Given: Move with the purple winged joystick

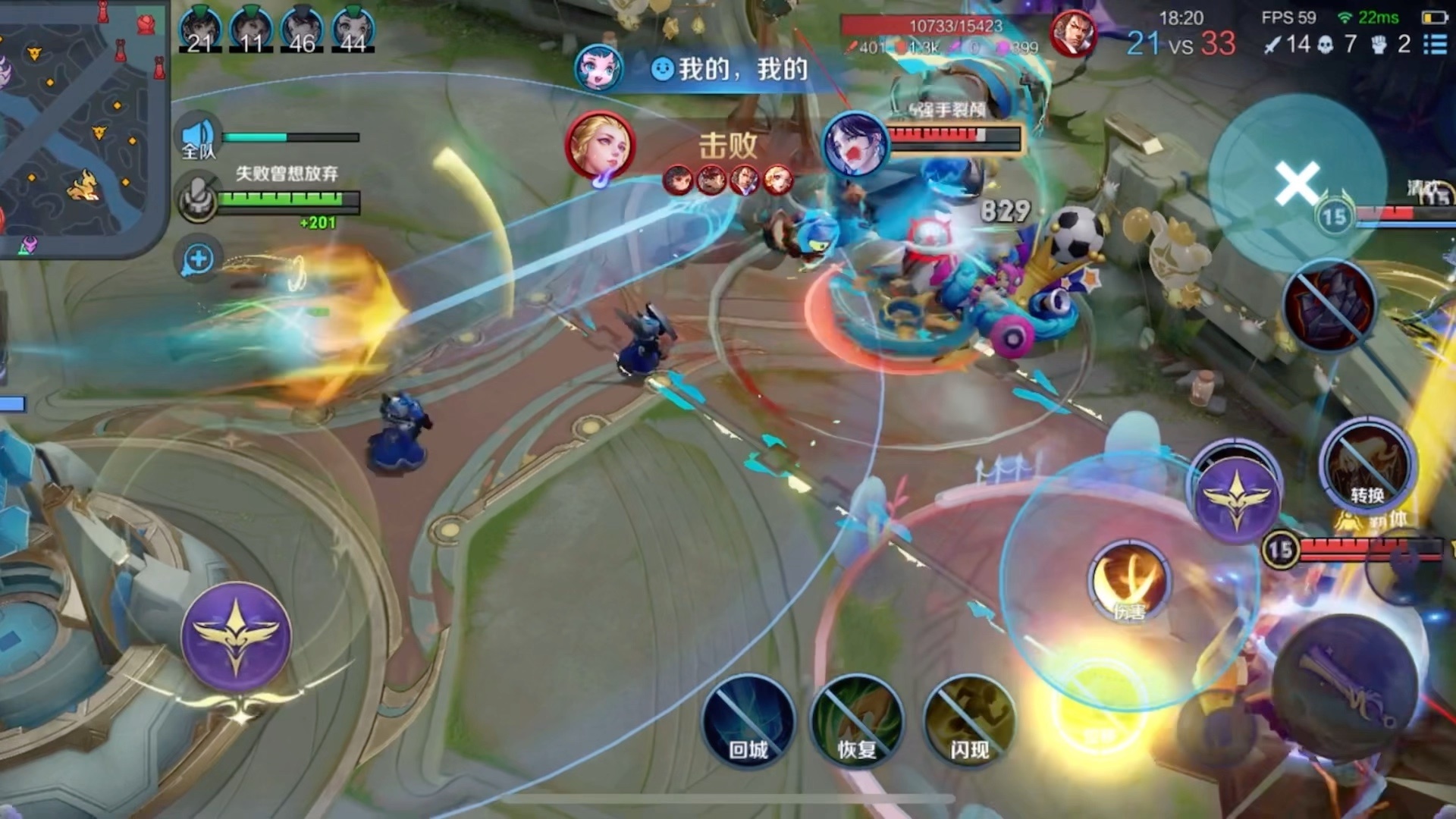Looking at the screenshot, I should (236, 637).
